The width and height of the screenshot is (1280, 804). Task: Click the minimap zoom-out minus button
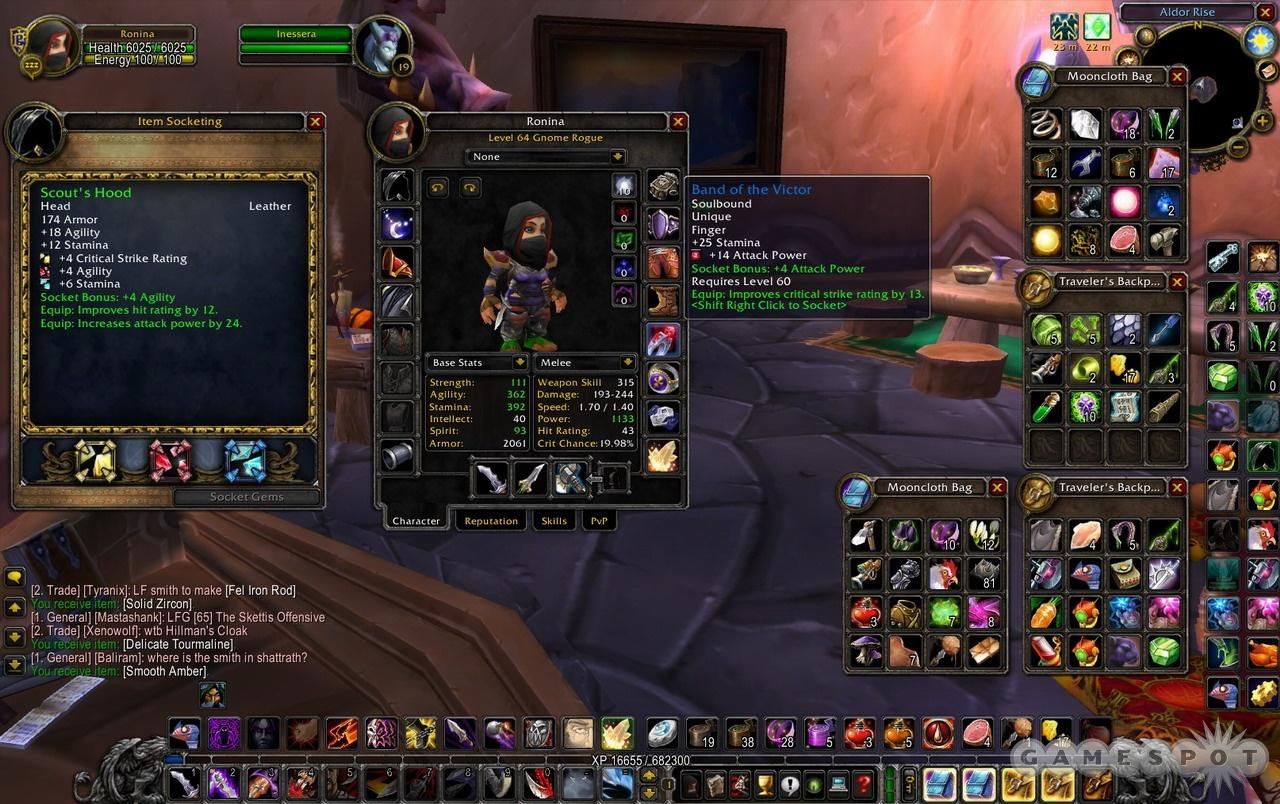click(x=1237, y=148)
